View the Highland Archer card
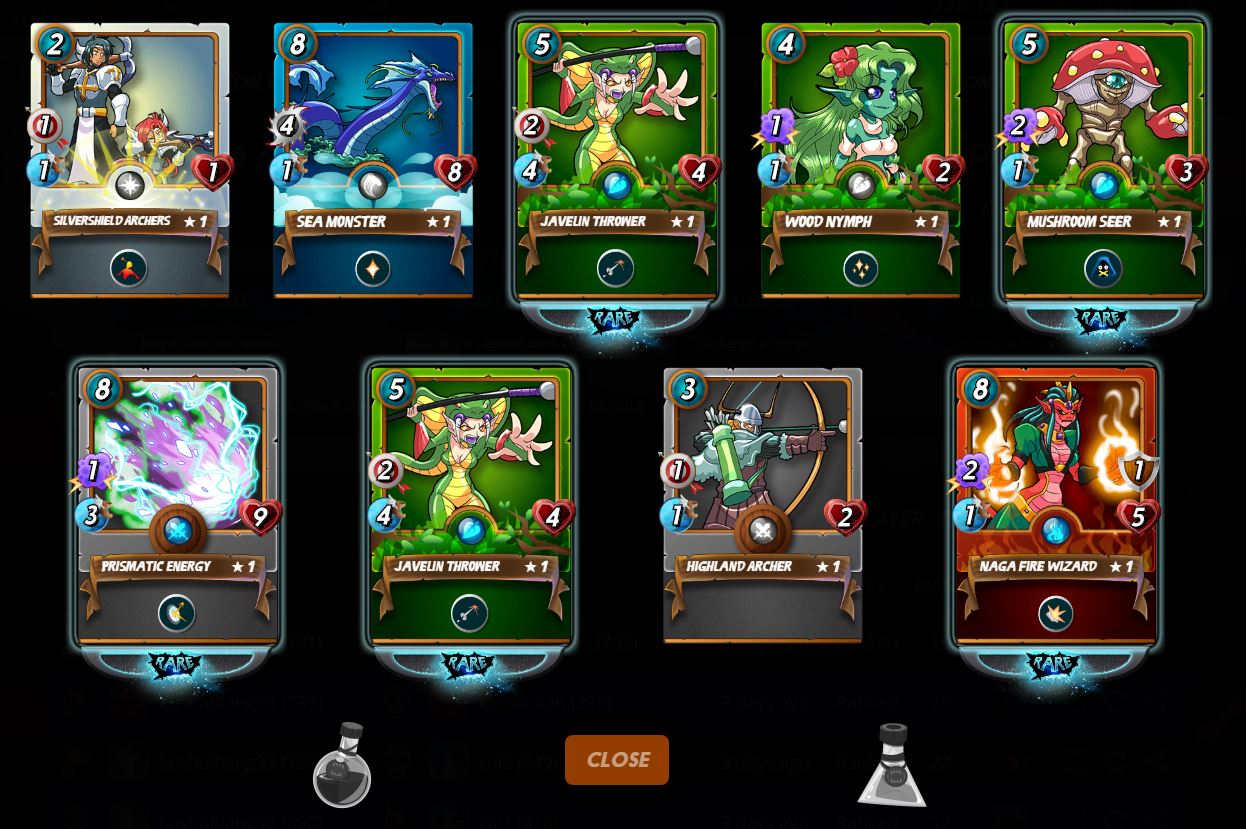 [762, 505]
